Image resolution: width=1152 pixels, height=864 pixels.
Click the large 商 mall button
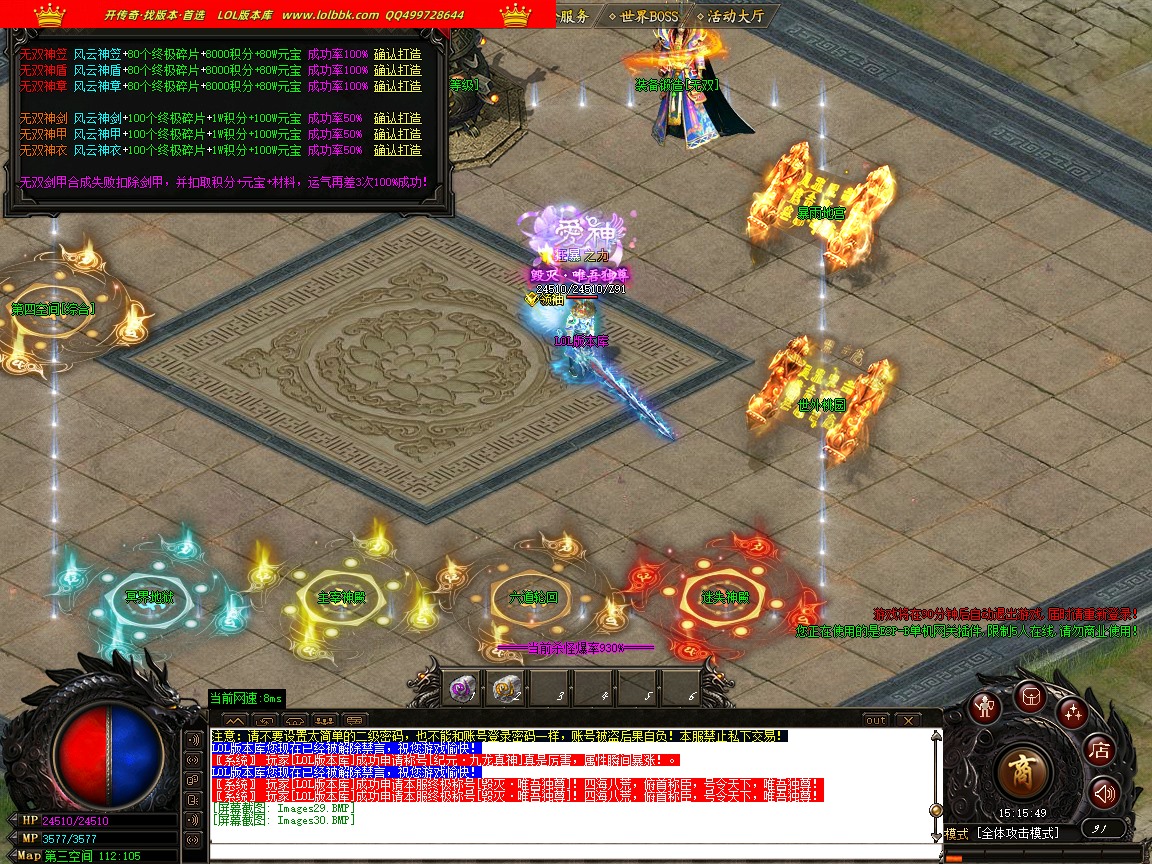(1023, 771)
